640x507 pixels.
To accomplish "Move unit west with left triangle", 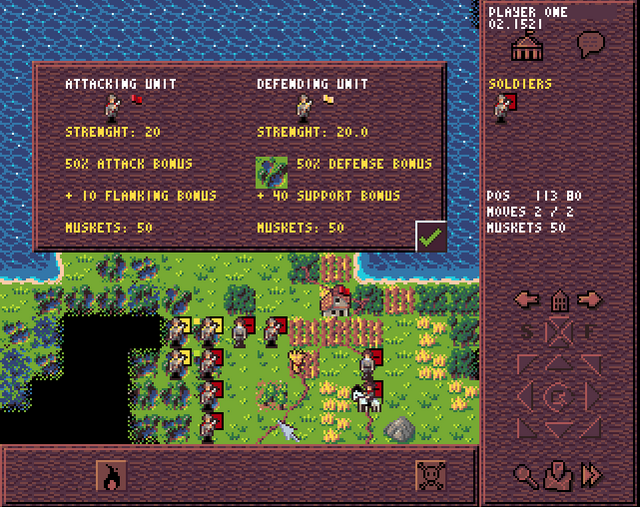I will 526,396.
